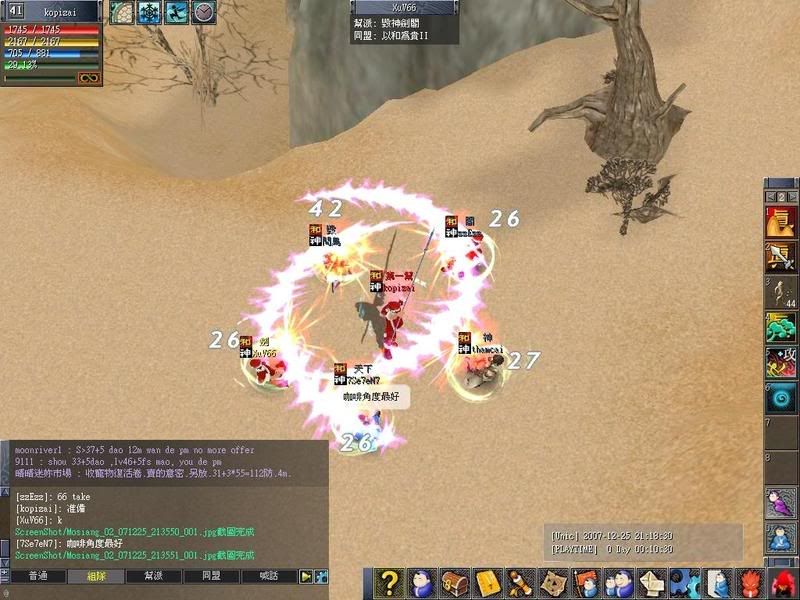This screenshot has width=800, height=600.
Task: Click the clock buff icon
Action: [x=204, y=12]
